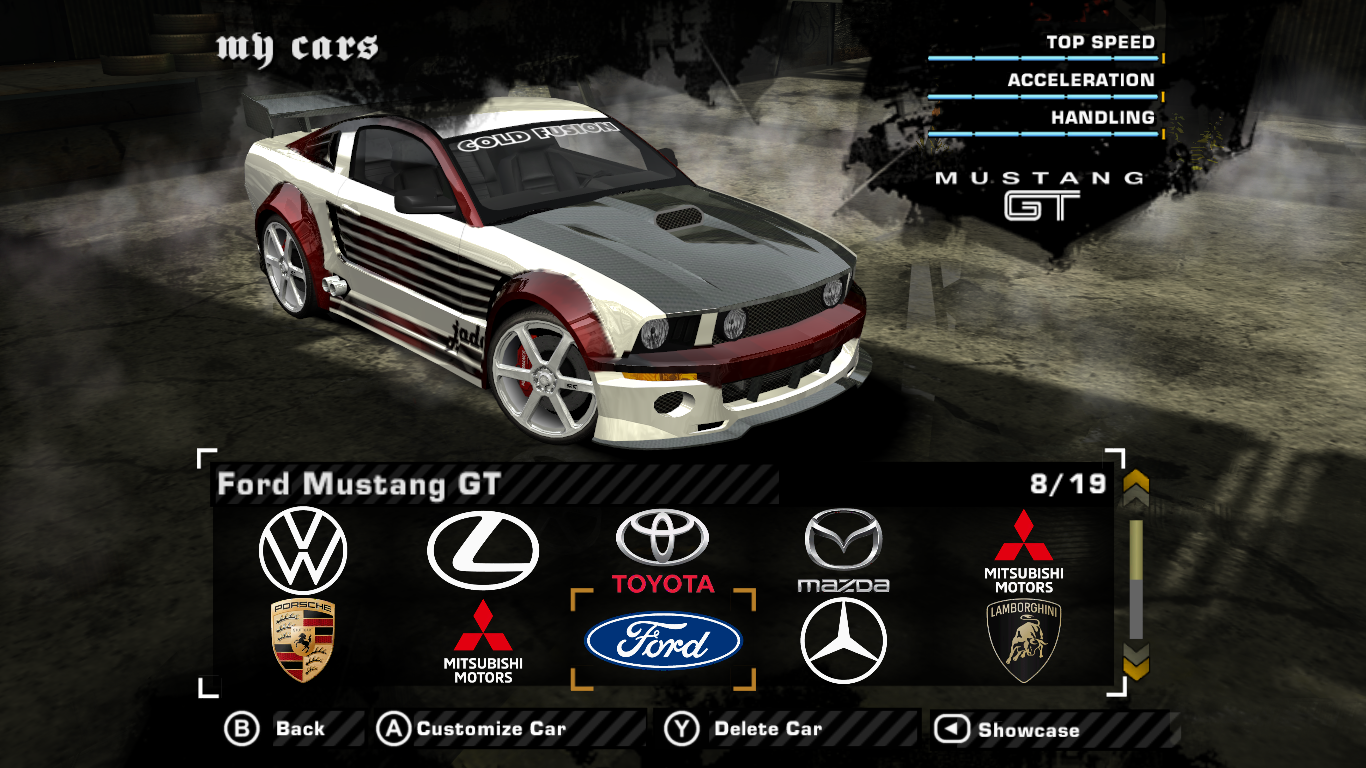
Task: Activate the Showcase view
Action: (x=1010, y=730)
